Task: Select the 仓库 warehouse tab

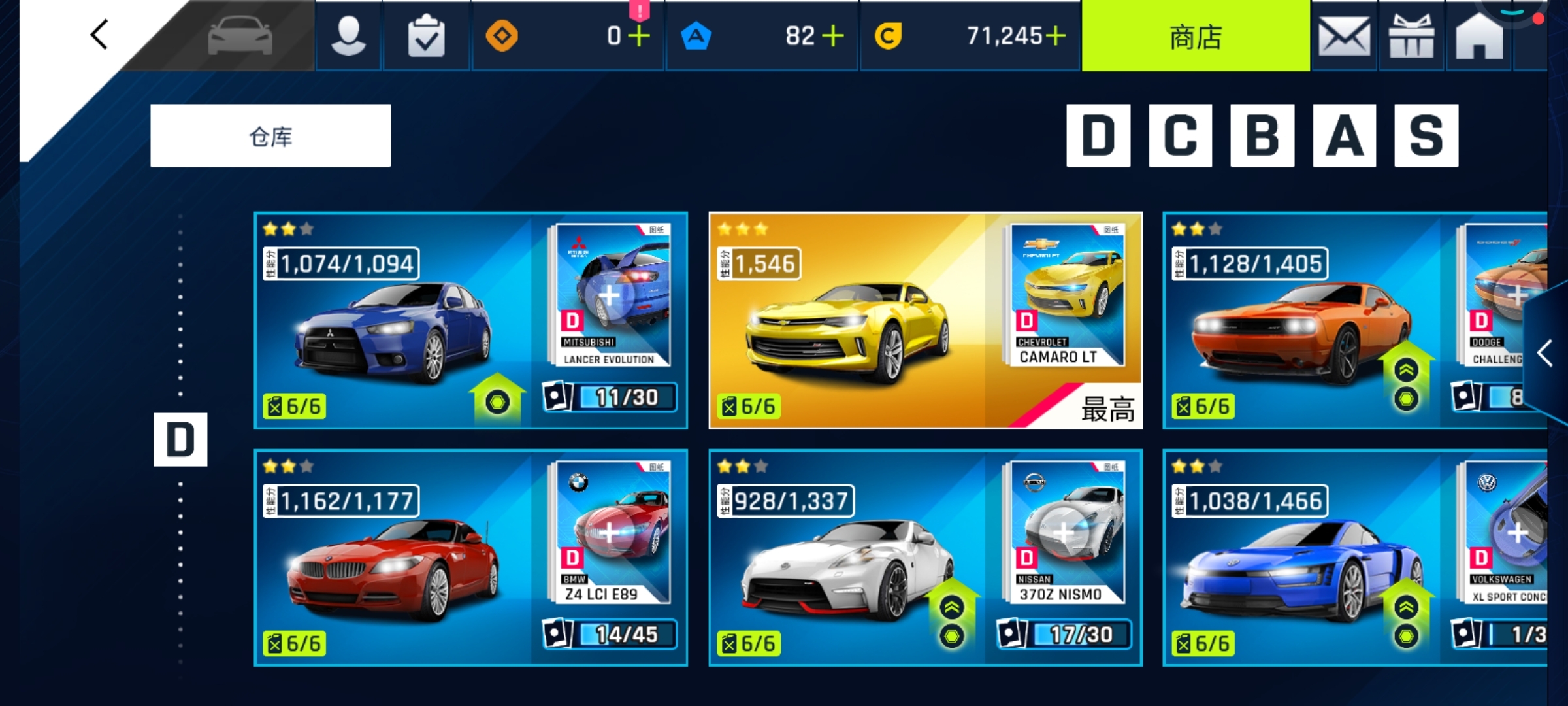Action: [x=270, y=135]
